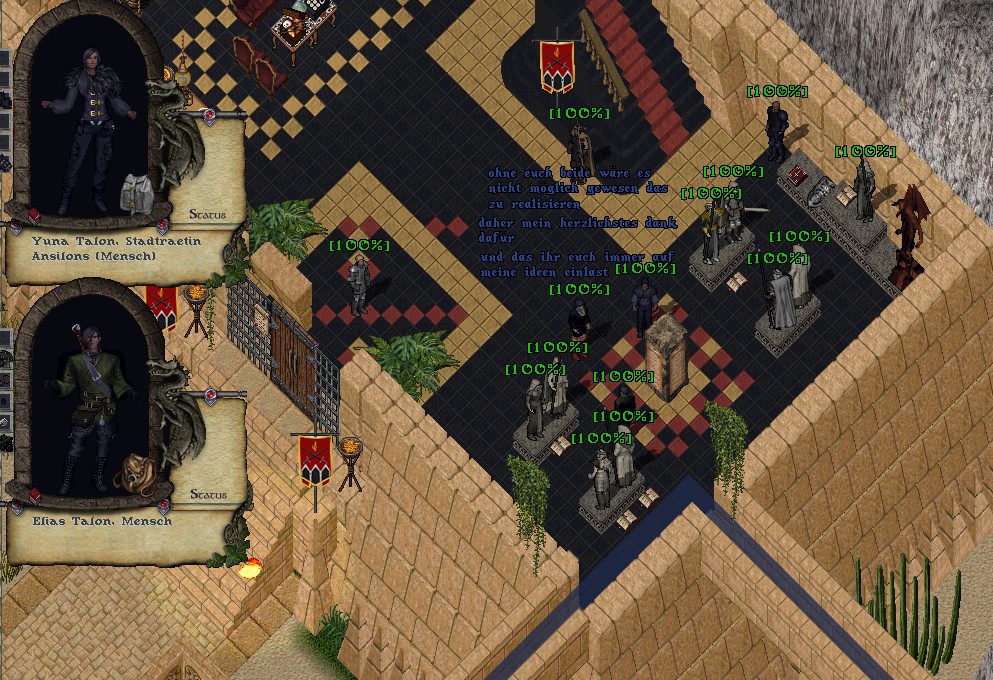Open Status on Yuna Talon's paperdoll
The width and height of the screenshot is (993, 680).
[x=207, y=214]
